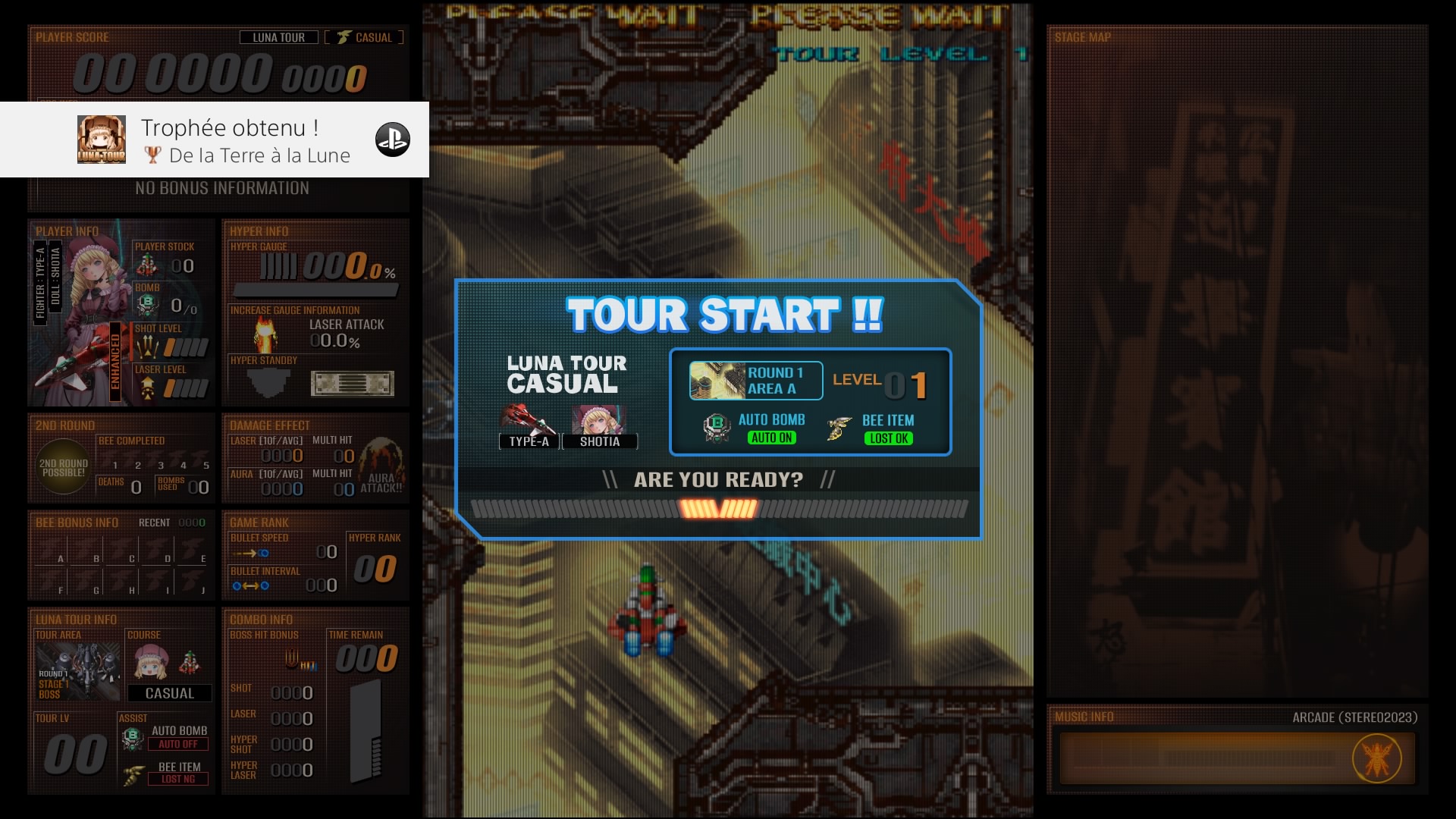1456x819 pixels.
Task: Toggle the Auto Bomb AUTO ON badge
Action: [x=771, y=438]
